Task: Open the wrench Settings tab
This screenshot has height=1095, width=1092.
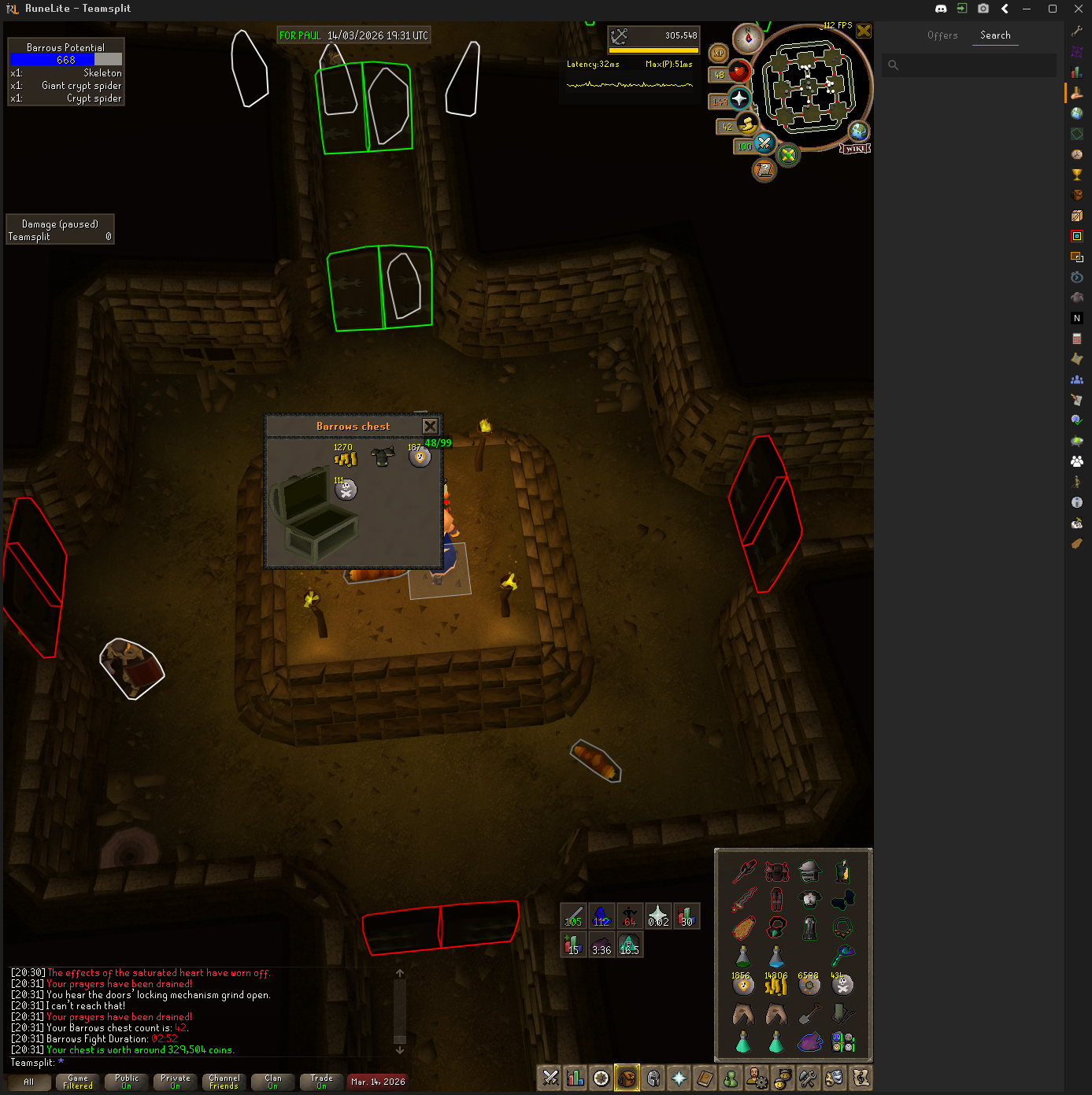Action: click(x=808, y=1078)
